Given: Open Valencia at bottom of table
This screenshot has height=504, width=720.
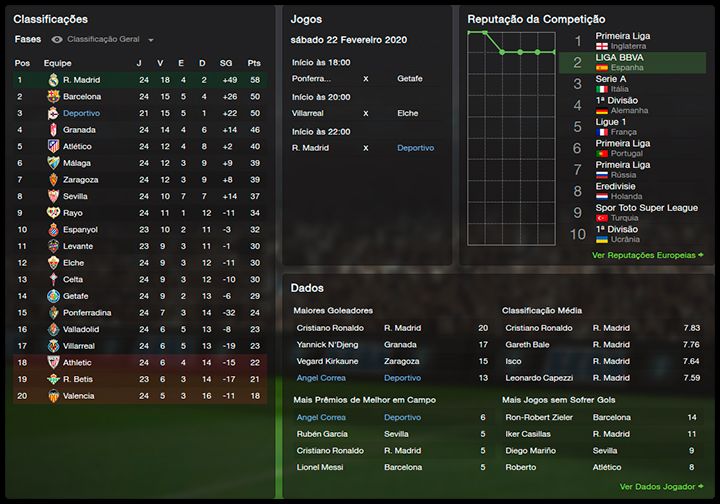Looking at the screenshot, I should click(x=79, y=395).
